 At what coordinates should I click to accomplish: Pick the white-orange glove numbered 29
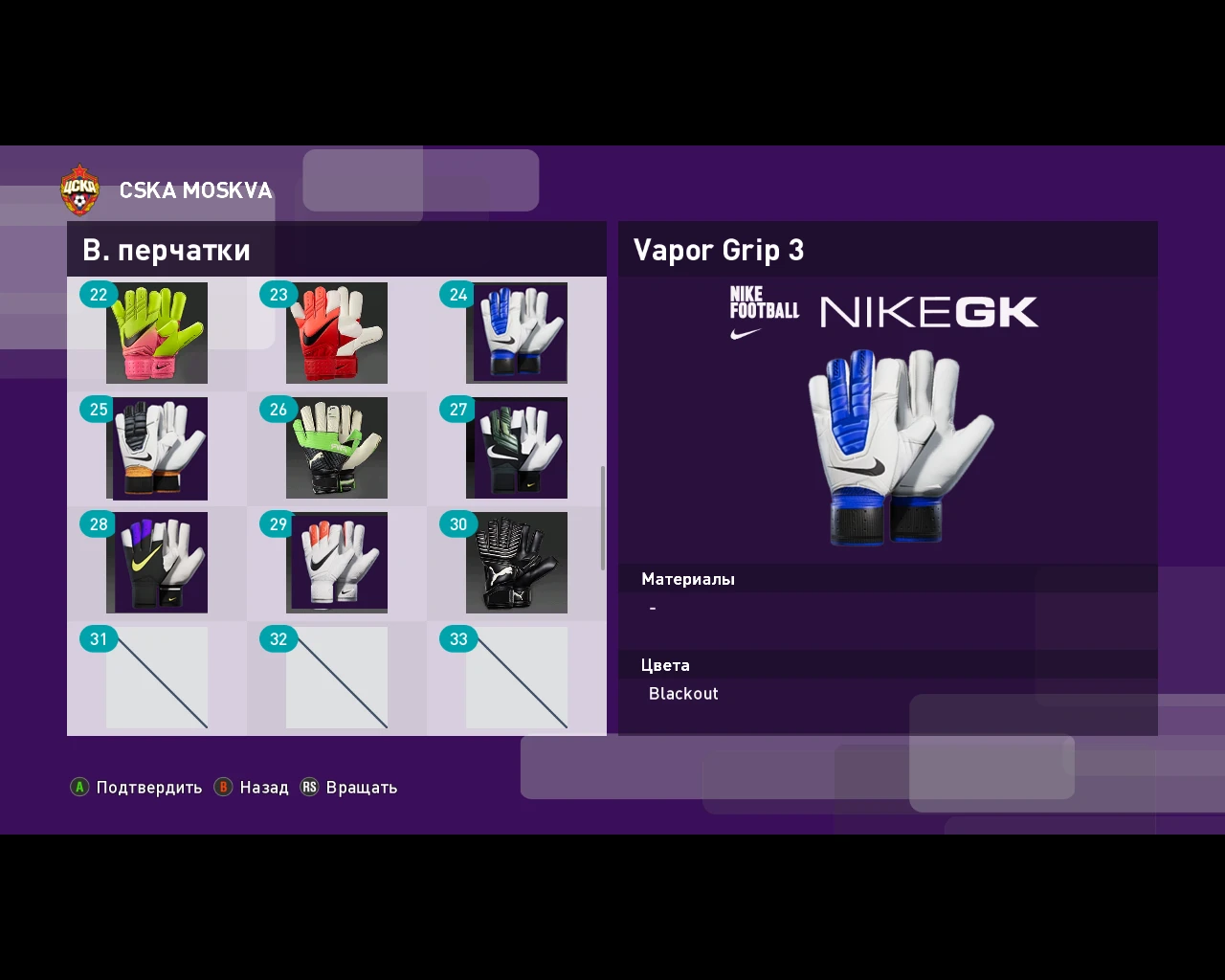(337, 563)
